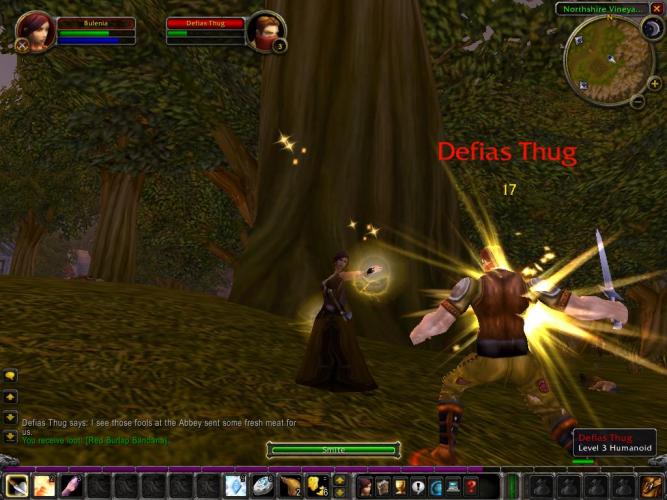667x500 pixels.
Task: Open the chat speech bubble menu
Action: tap(10, 376)
